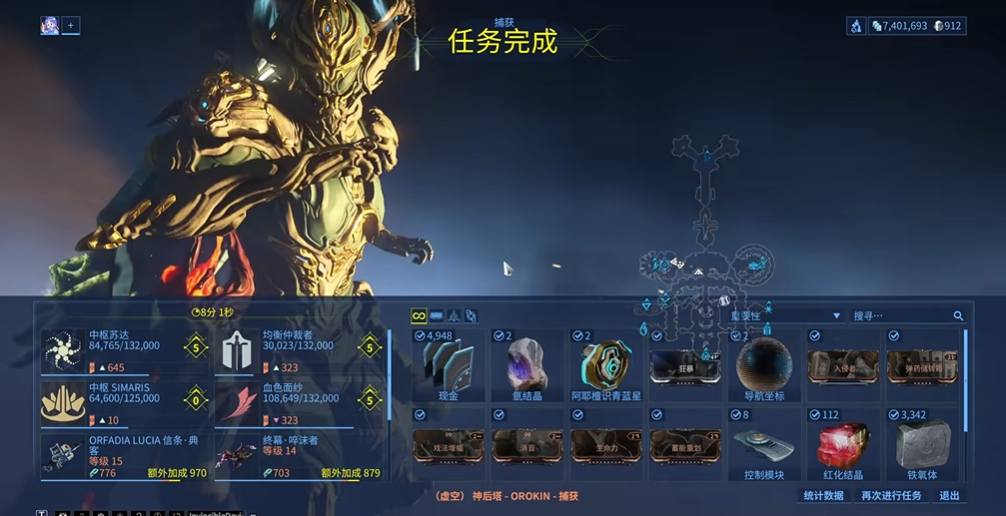Add a squad member with plus button

[71, 26]
